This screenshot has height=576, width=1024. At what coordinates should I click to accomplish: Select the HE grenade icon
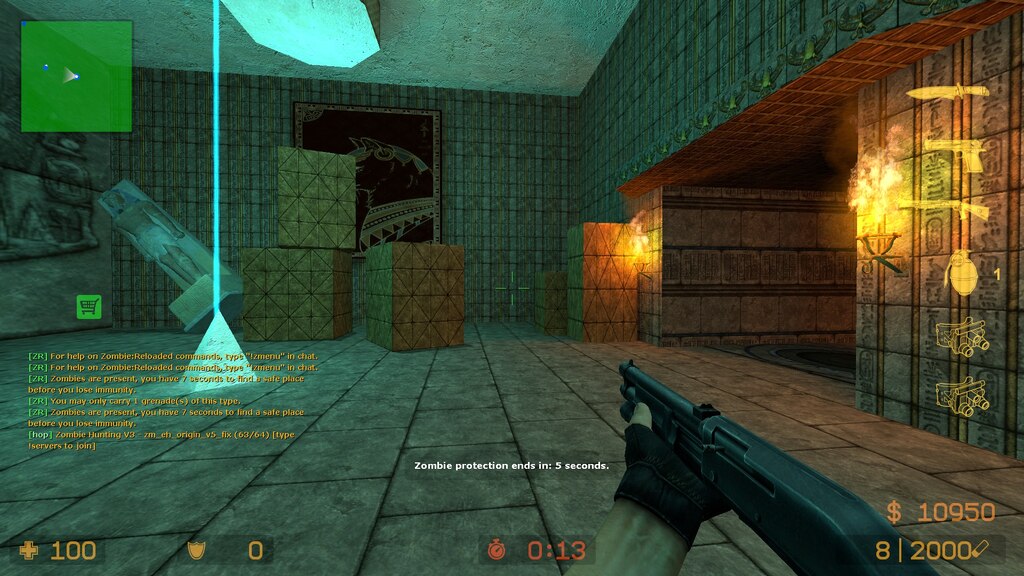962,271
